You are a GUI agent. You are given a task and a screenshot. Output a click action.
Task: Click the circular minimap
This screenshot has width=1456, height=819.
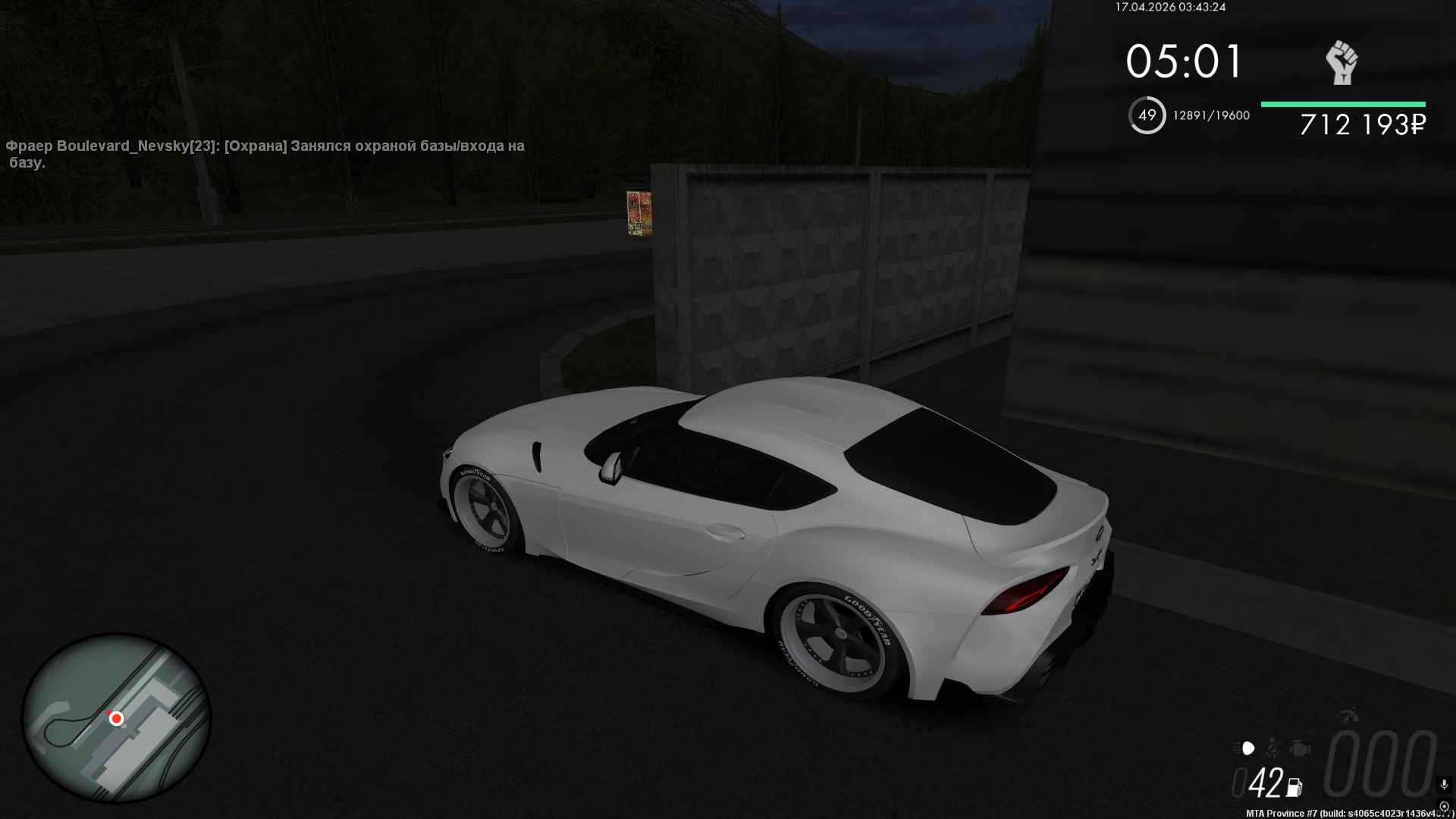point(116,717)
